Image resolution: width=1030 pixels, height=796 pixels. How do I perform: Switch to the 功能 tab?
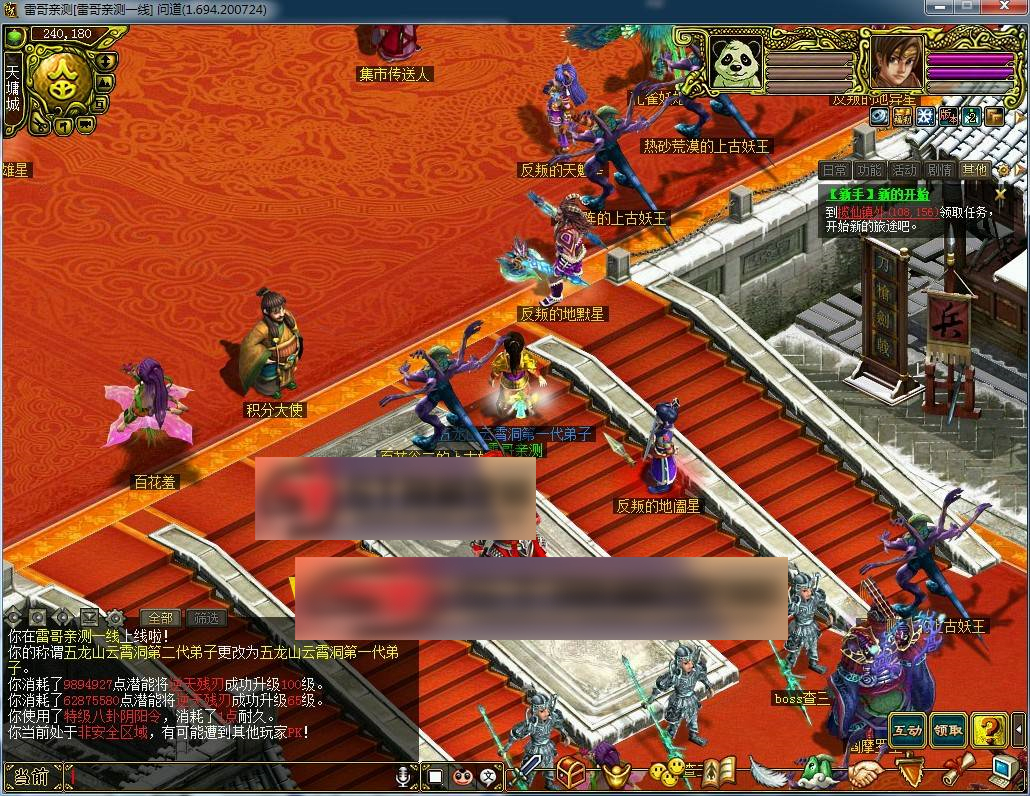coord(870,170)
